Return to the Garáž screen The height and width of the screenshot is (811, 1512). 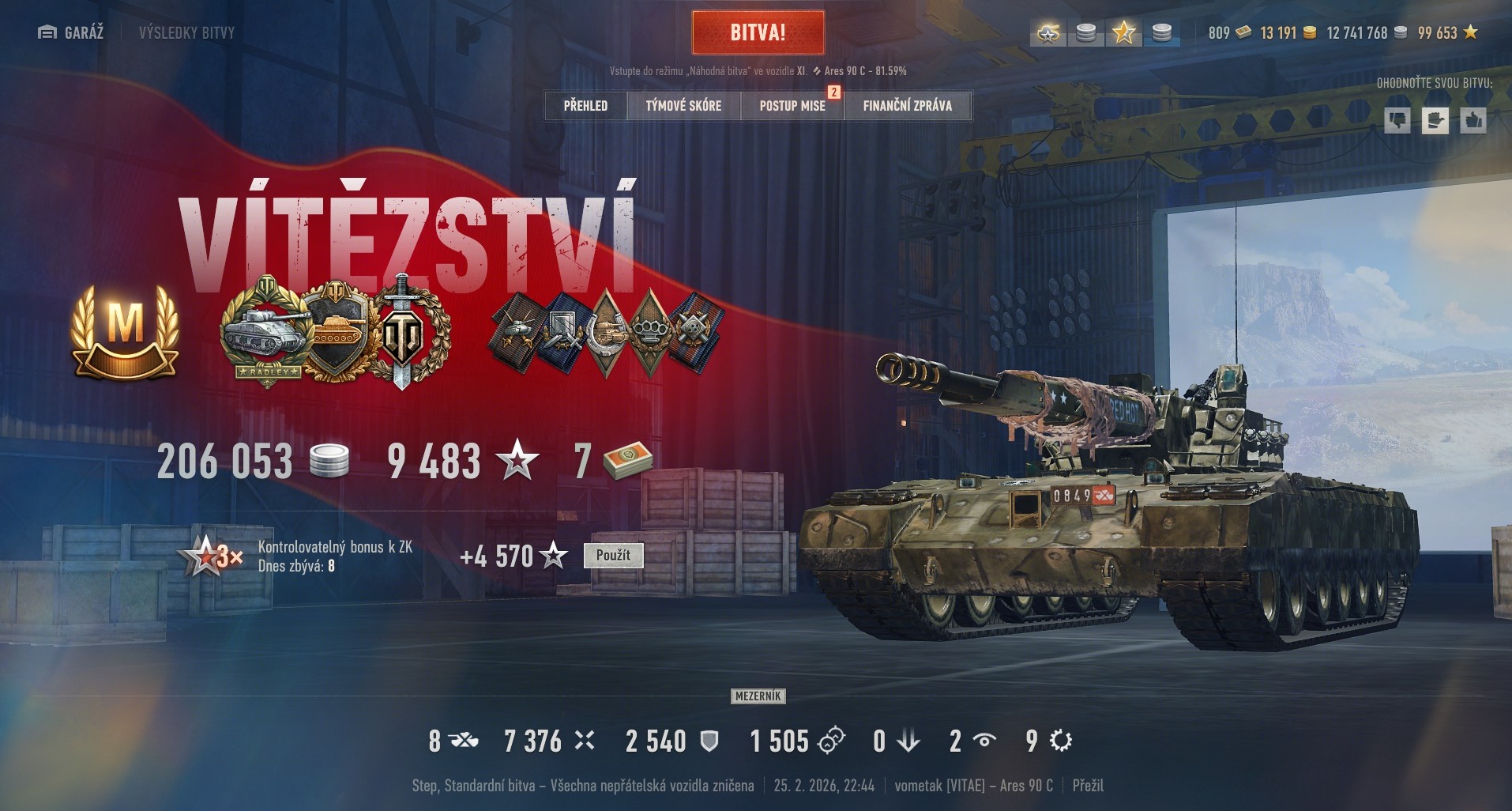click(71, 32)
